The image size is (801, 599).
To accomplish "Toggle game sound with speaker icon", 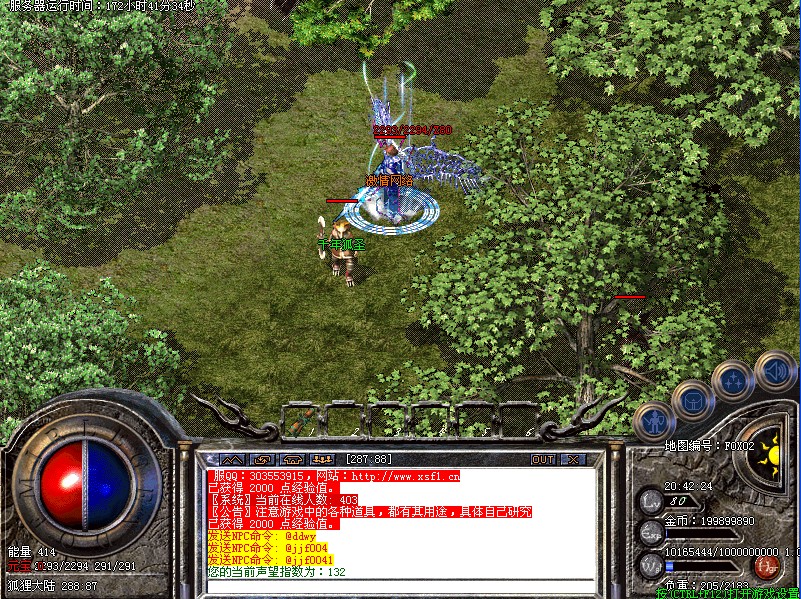I will 774,370.
